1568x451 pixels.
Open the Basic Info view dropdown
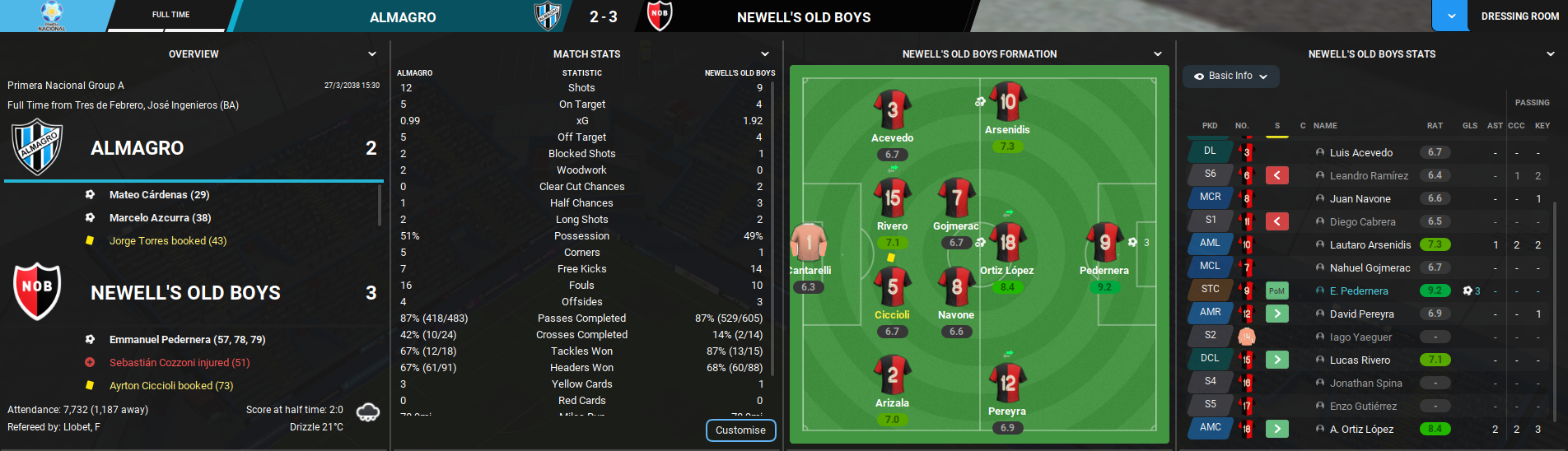(x=1231, y=76)
